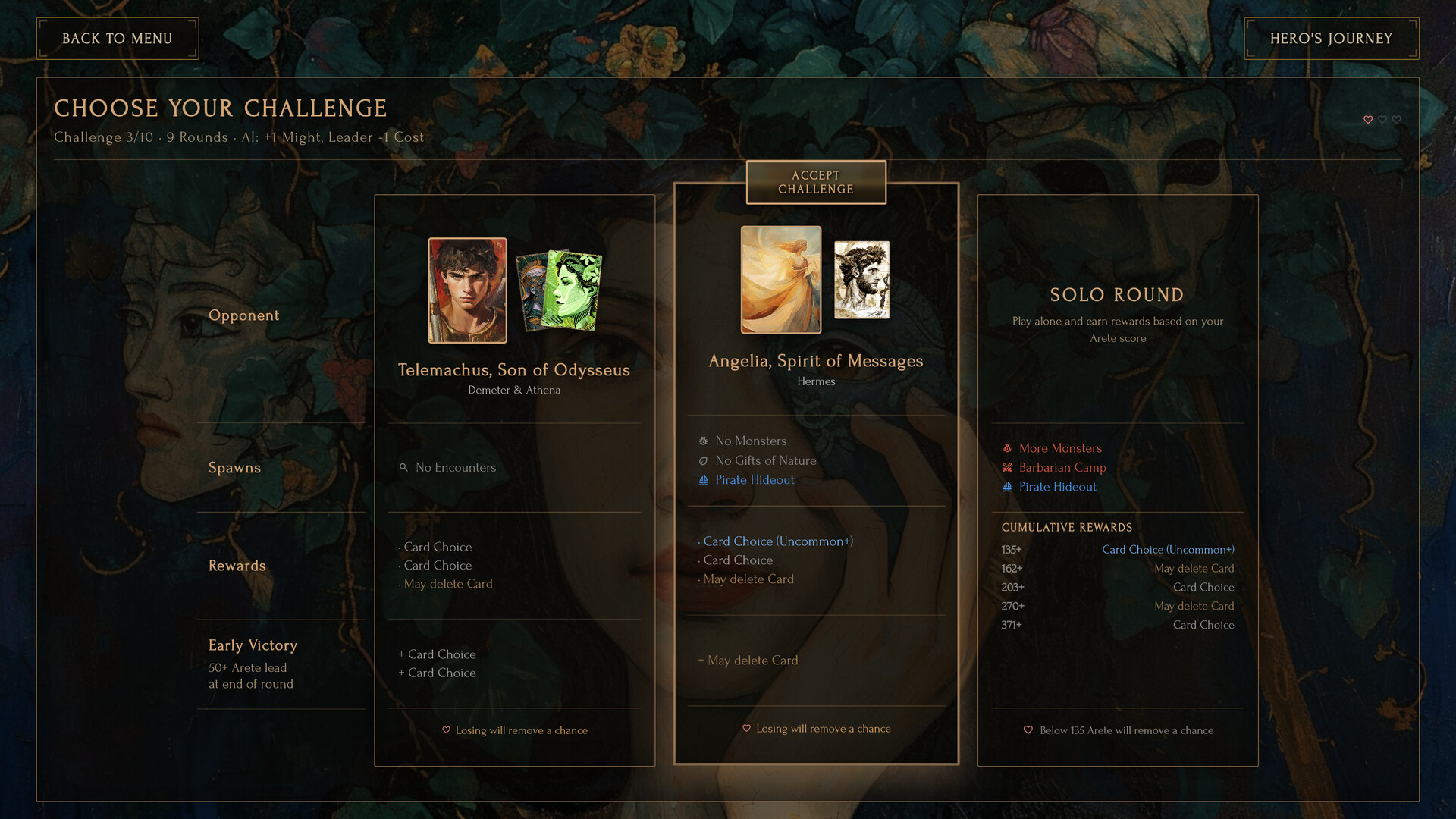Image resolution: width=1456 pixels, height=819 pixels.
Task: Select the crossed-swords Barbarian Camp icon
Action: (1006, 467)
